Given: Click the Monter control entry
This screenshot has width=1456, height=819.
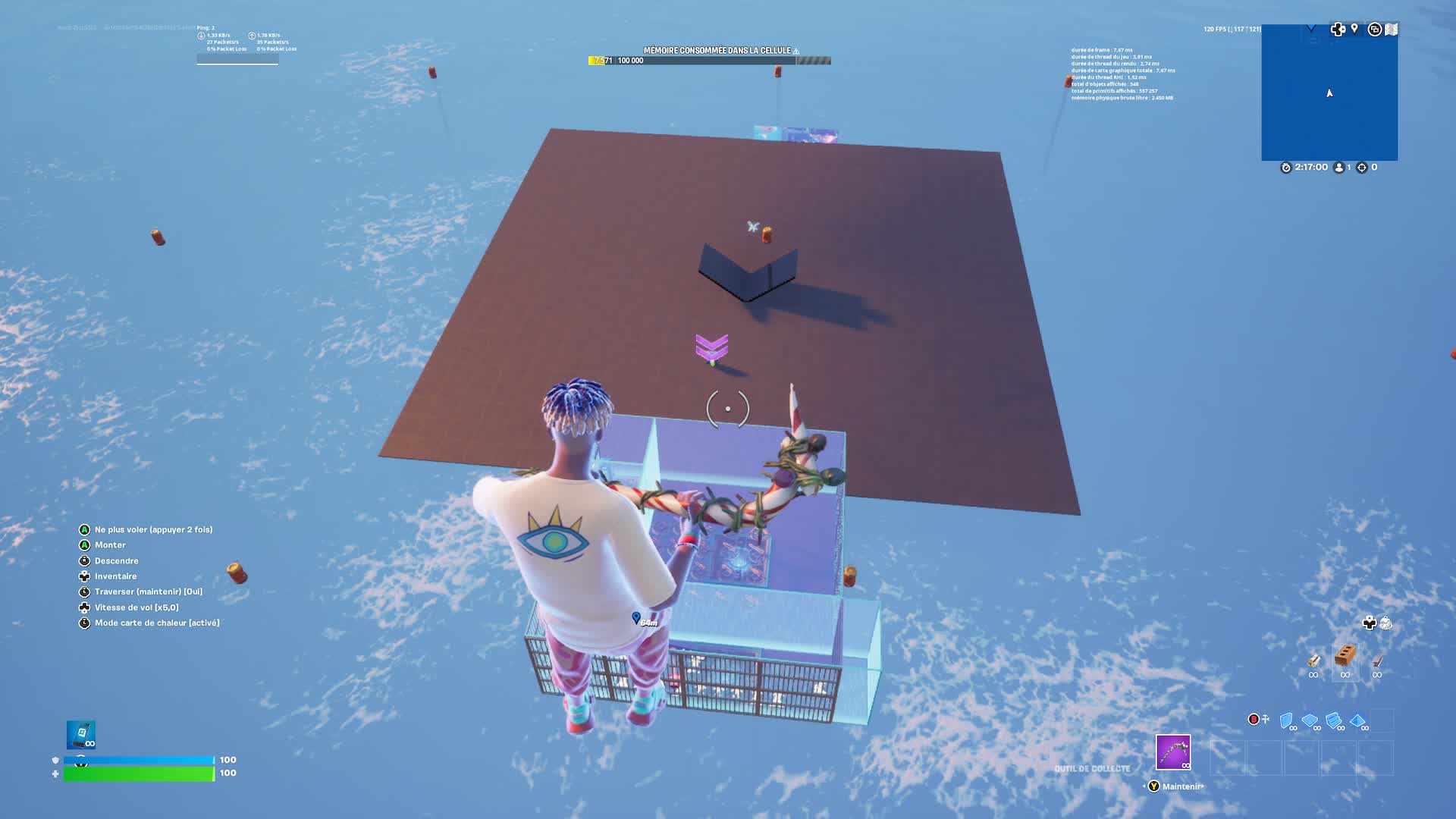Looking at the screenshot, I should (109, 544).
